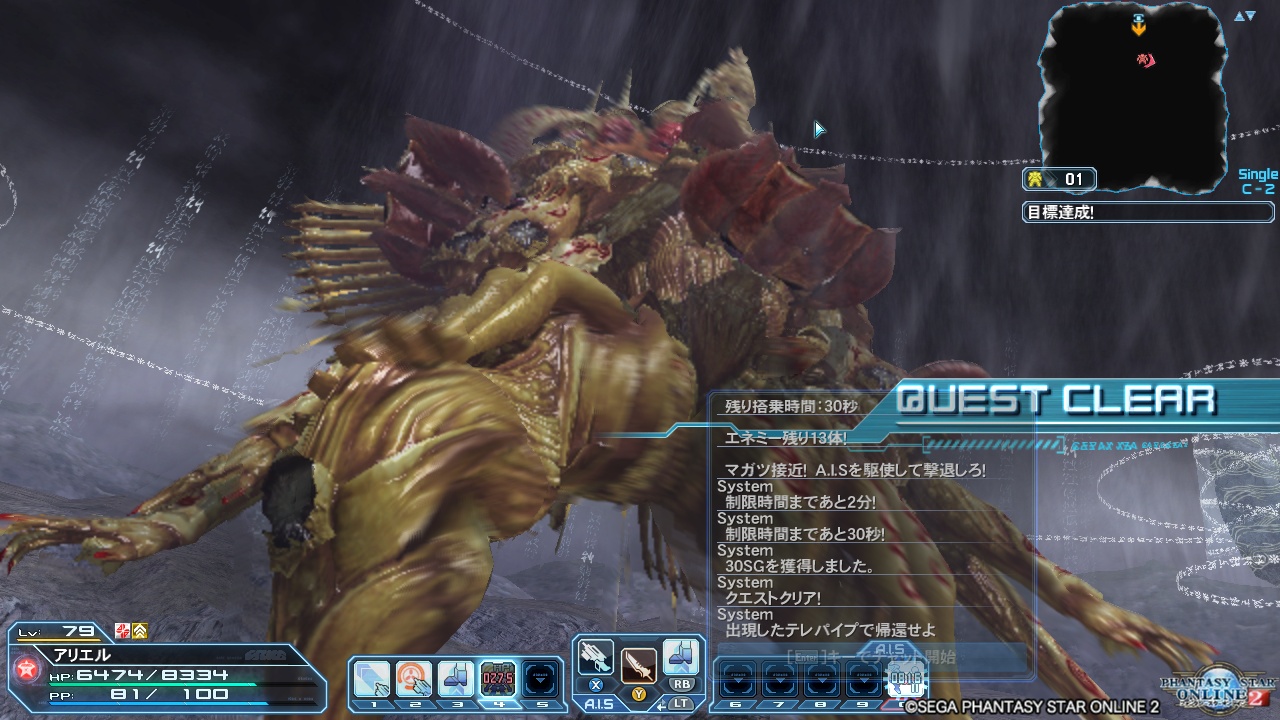Select the A.I.S blade weapon action

pyautogui.click(x=638, y=664)
